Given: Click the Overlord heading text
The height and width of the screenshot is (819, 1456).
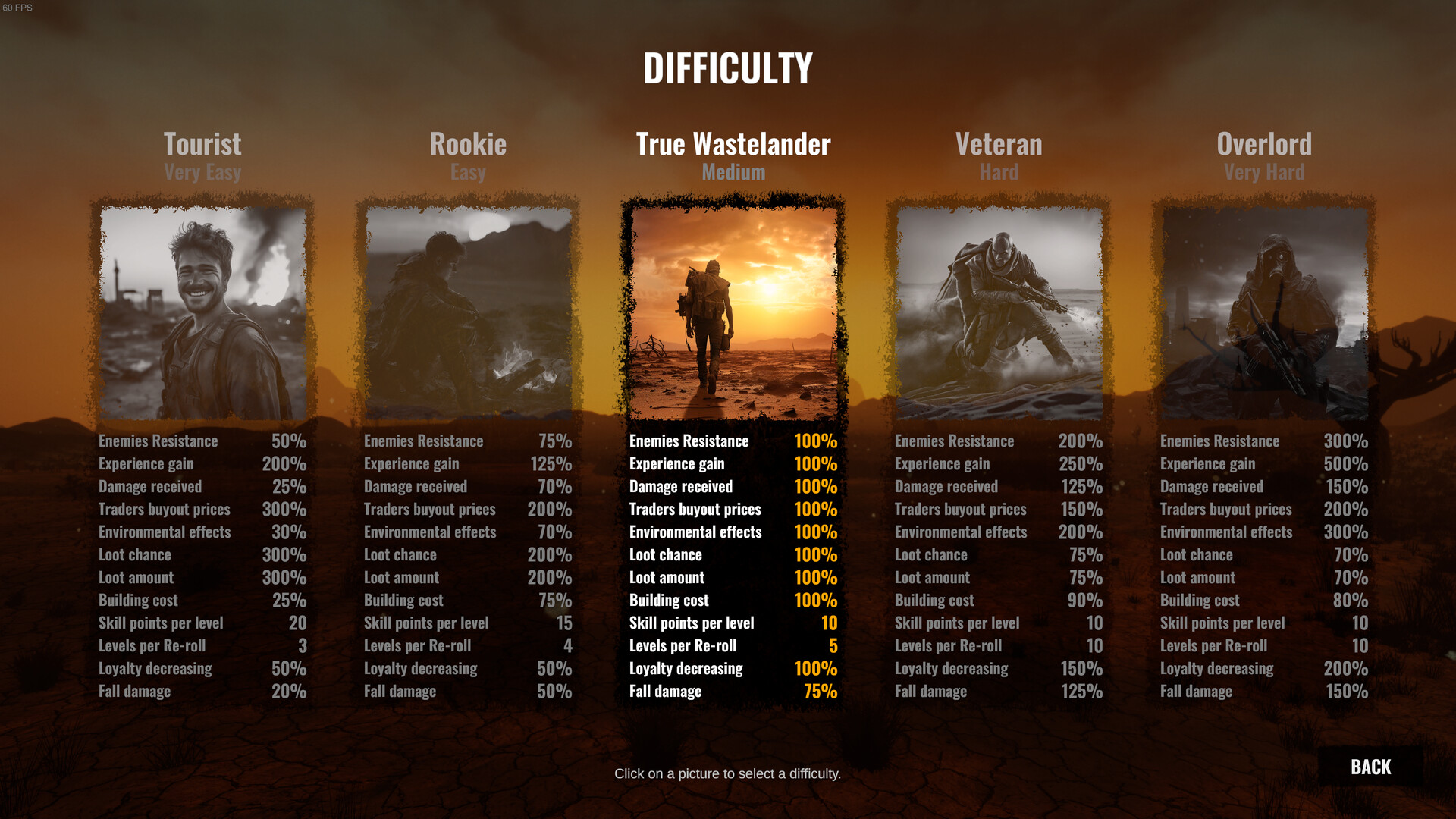Looking at the screenshot, I should pyautogui.click(x=1263, y=144).
